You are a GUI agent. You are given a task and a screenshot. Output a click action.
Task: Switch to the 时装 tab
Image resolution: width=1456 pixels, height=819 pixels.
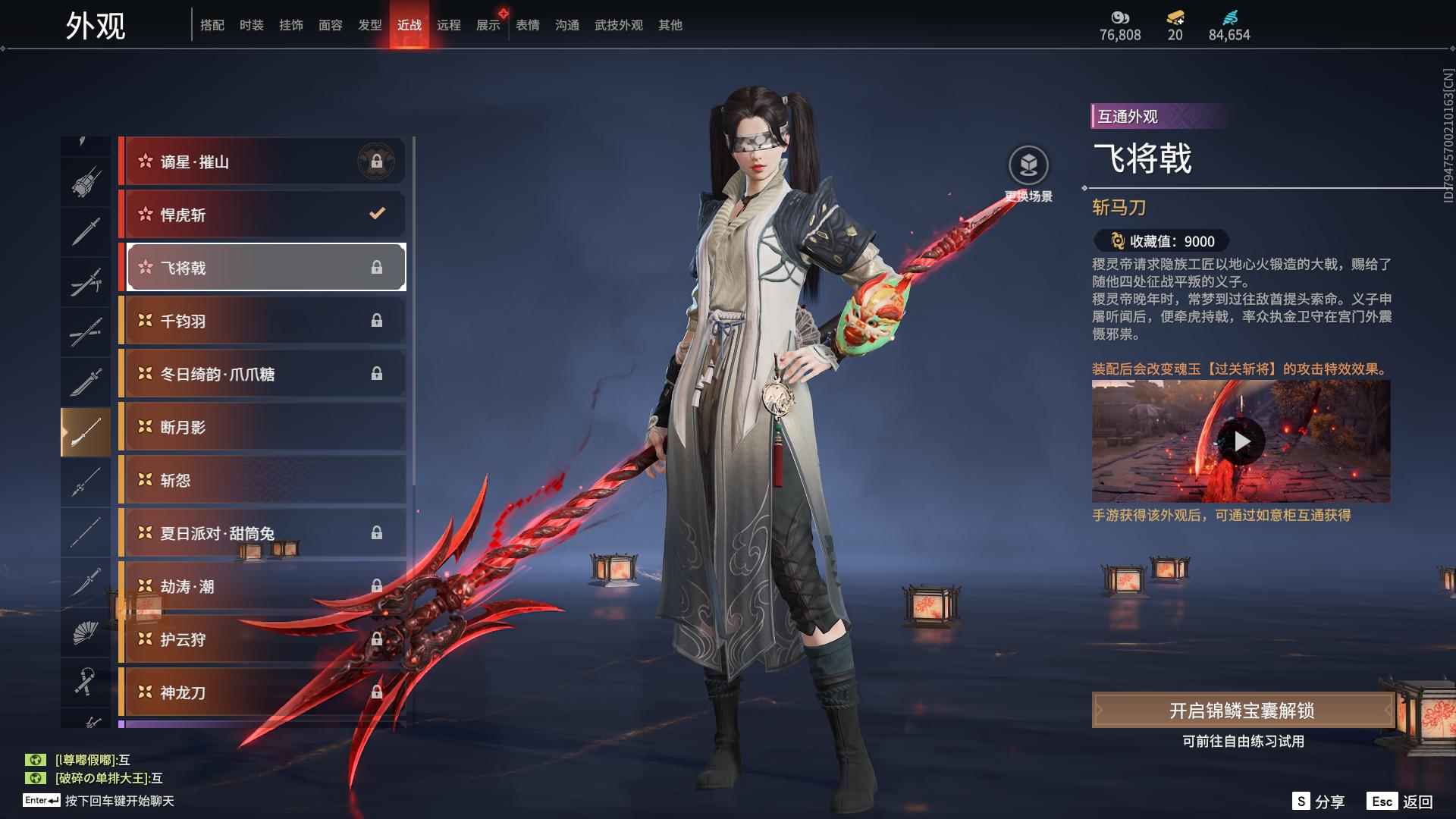point(251,25)
